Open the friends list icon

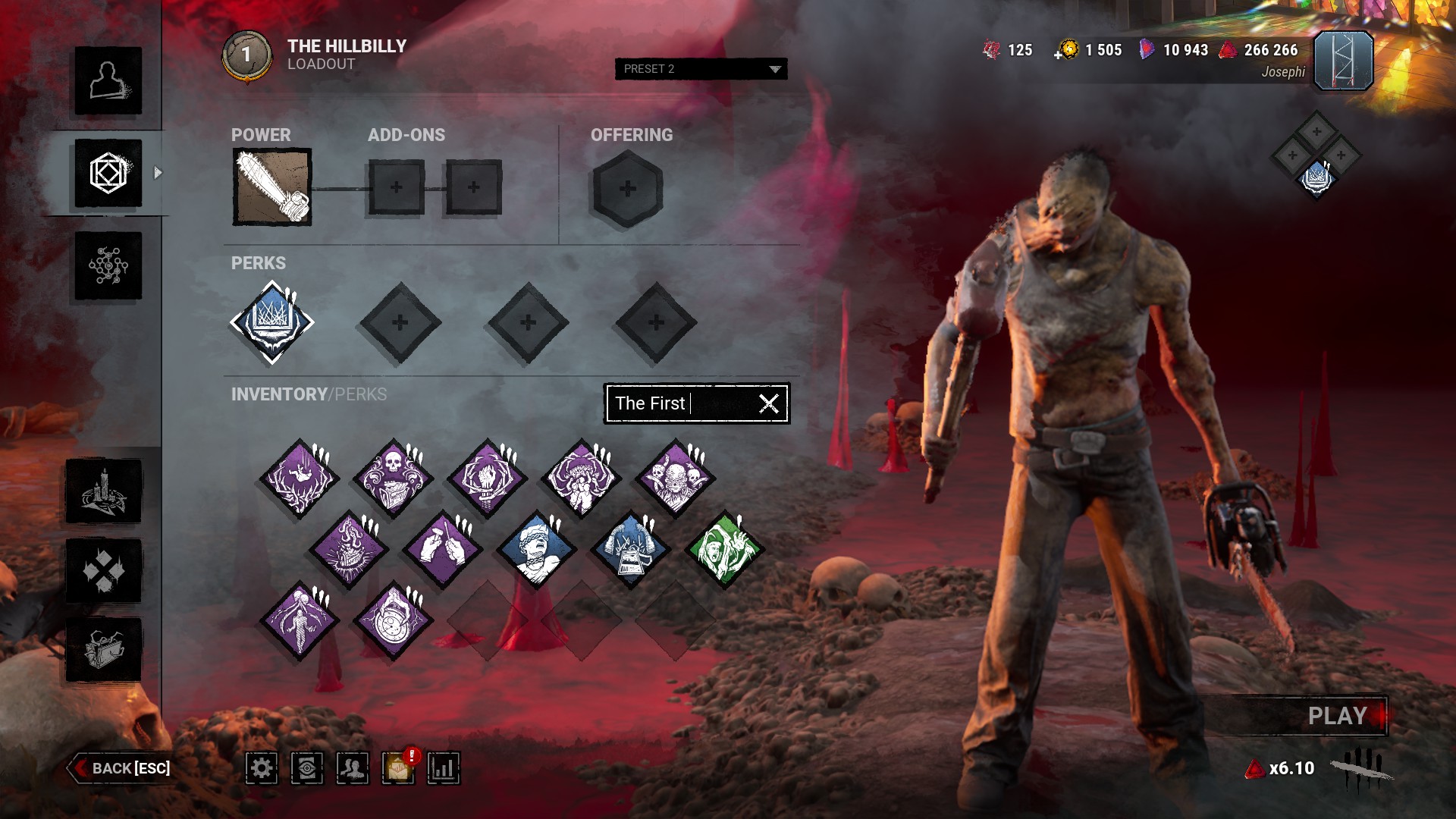[353, 768]
